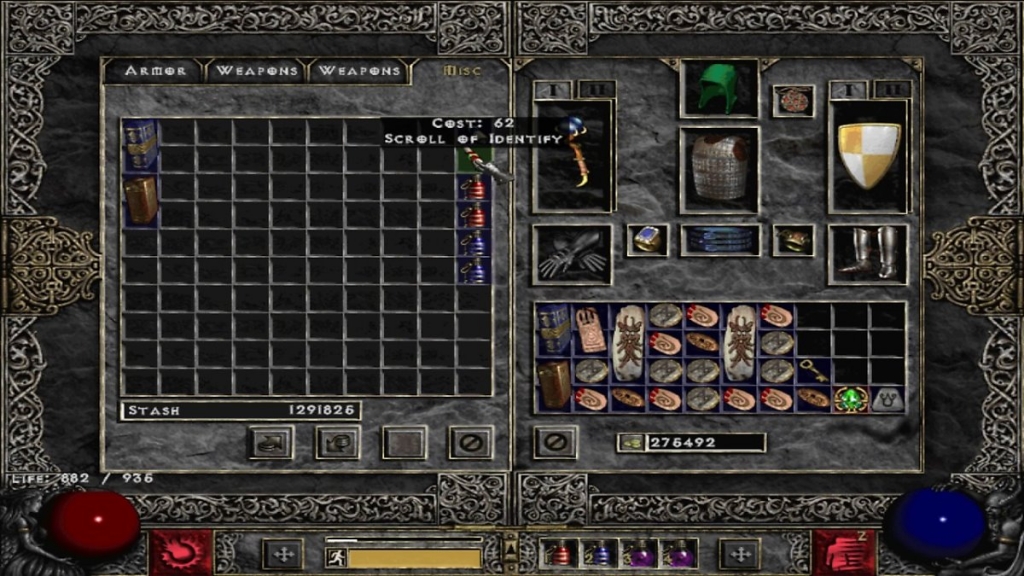Close the vendor panel with its cancel button
Image resolution: width=1024 pixels, height=576 pixels.
coord(470,441)
